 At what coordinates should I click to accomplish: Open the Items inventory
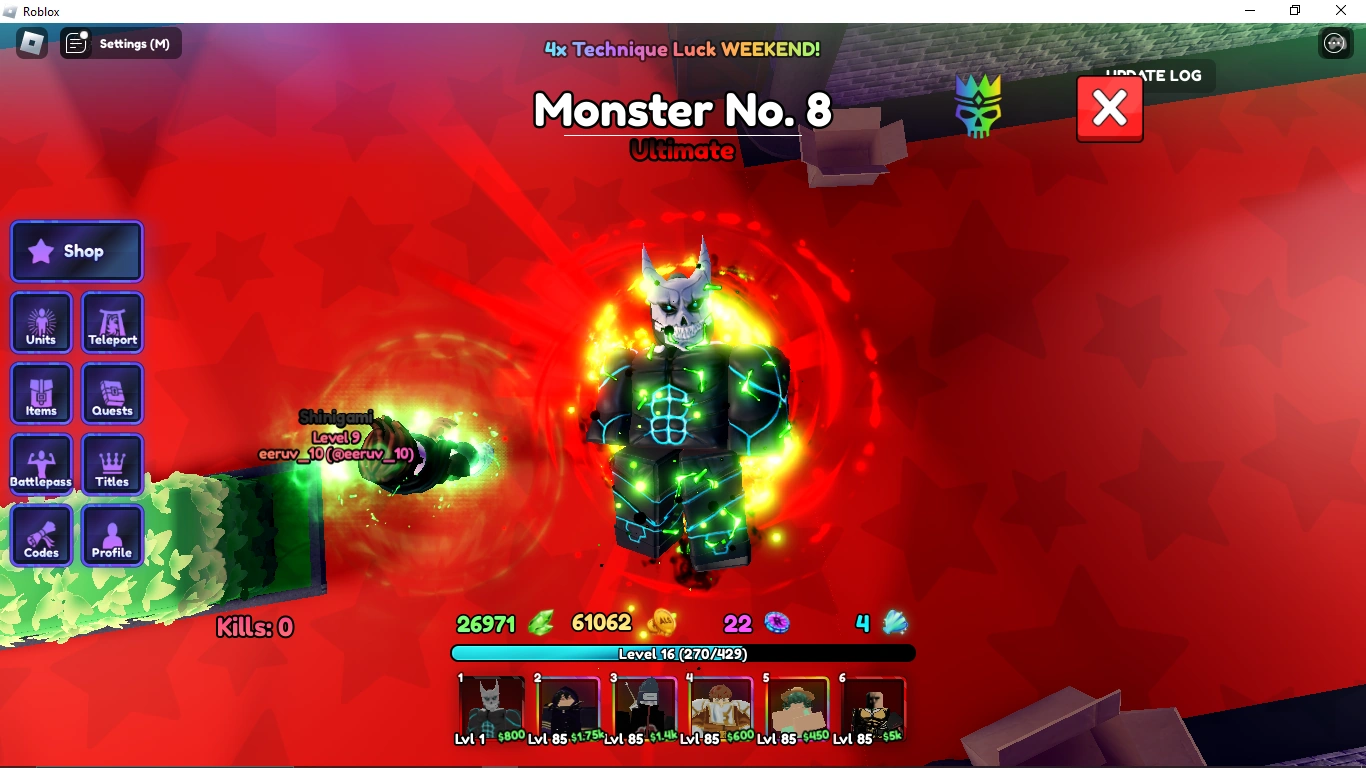point(40,393)
